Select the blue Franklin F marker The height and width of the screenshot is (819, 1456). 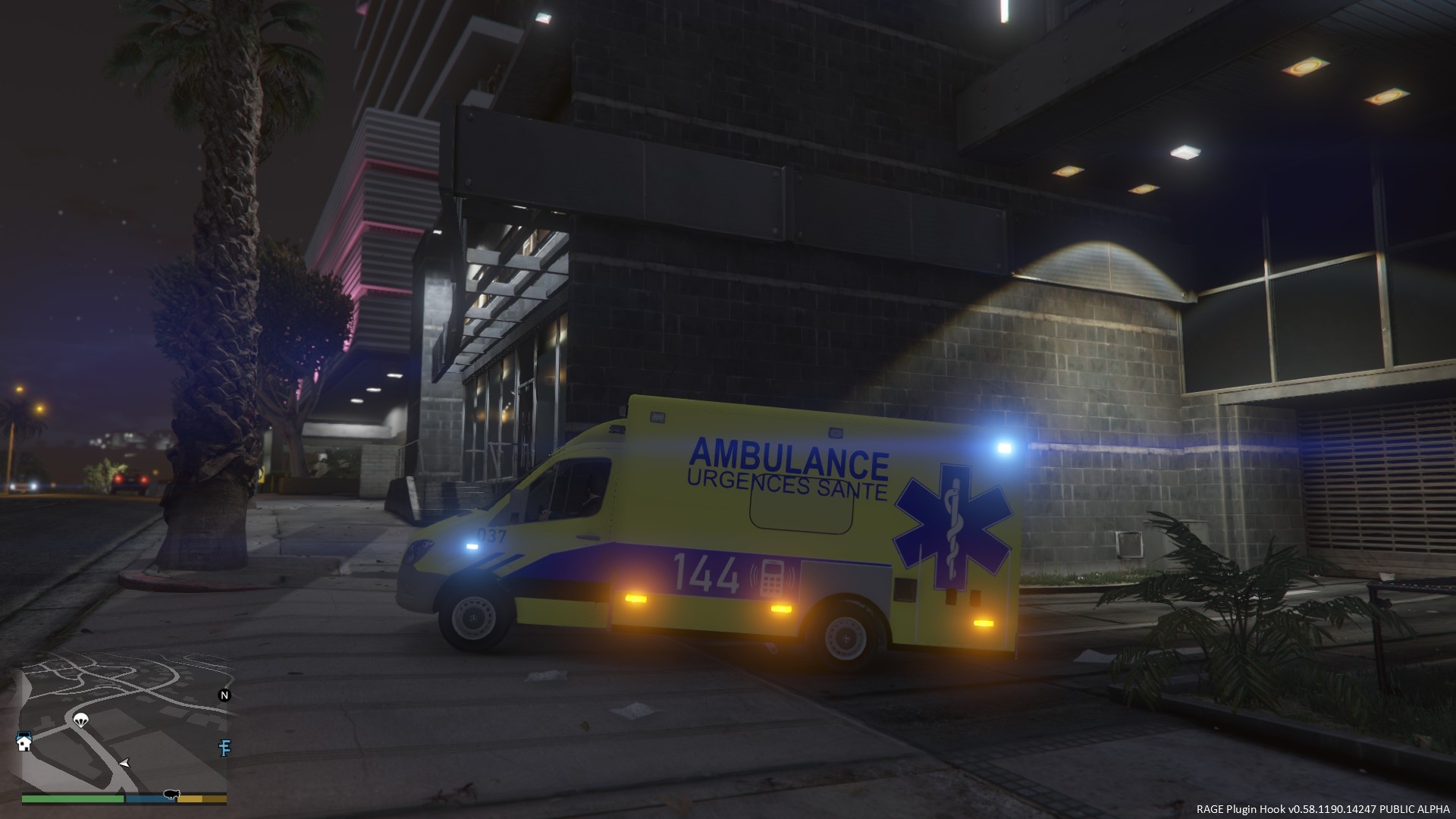coord(224,748)
